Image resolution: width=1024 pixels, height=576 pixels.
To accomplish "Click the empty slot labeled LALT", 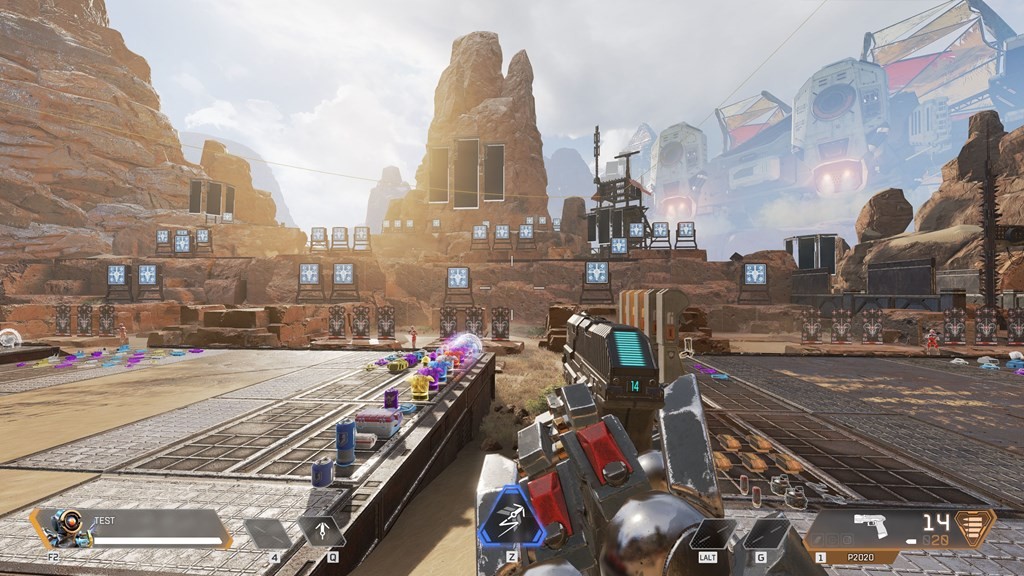I will tap(712, 533).
